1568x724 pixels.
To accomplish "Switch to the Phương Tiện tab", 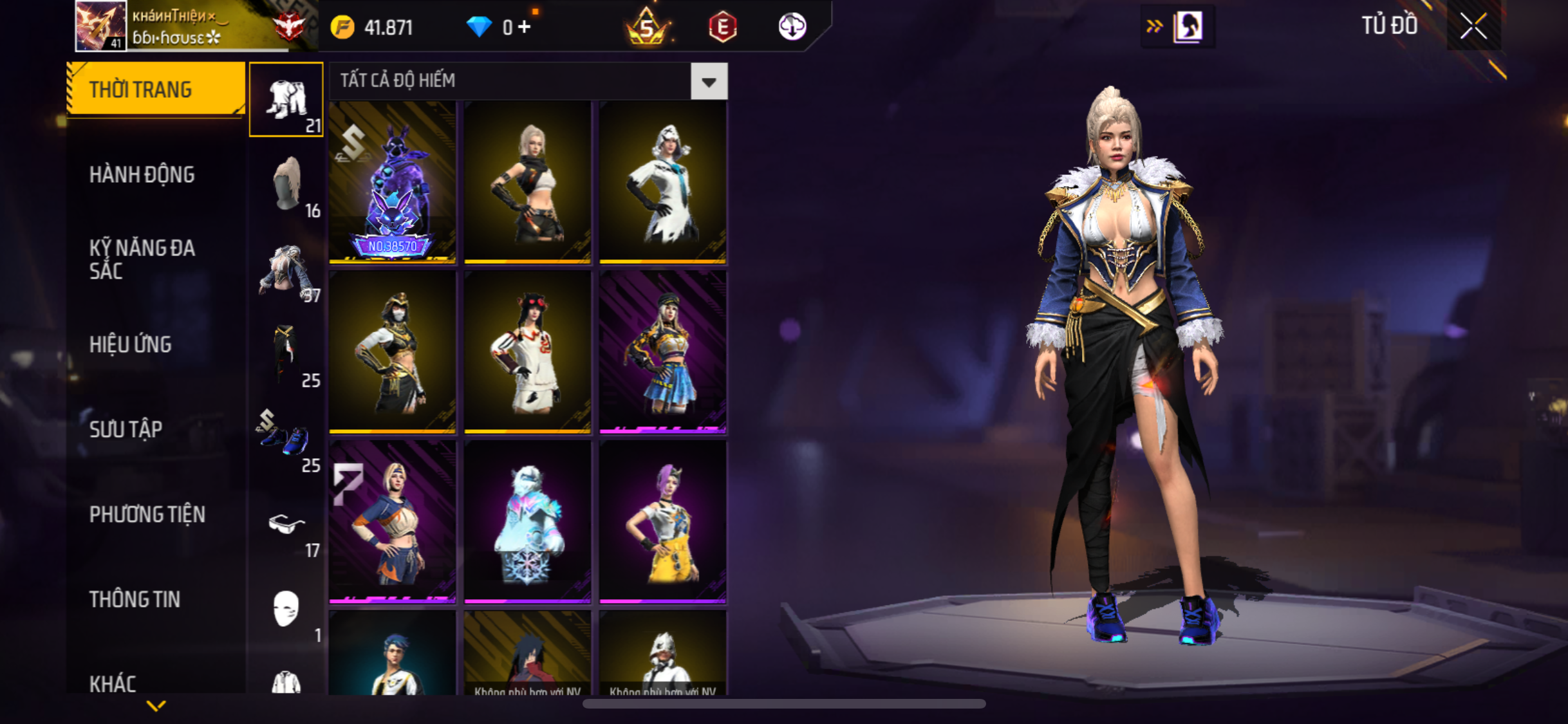I will [147, 514].
